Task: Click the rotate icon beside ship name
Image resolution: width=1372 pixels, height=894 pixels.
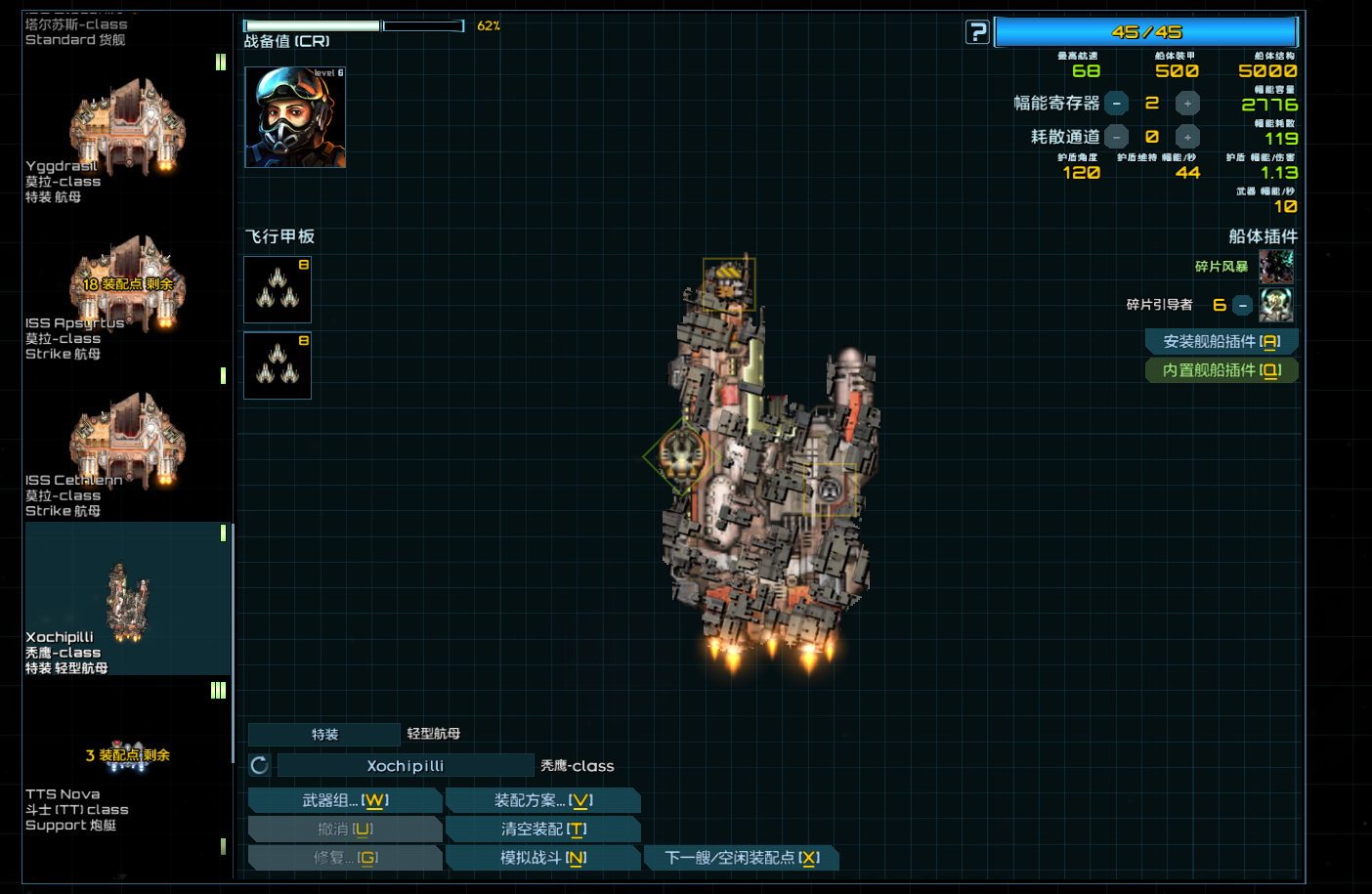Action: tap(259, 765)
